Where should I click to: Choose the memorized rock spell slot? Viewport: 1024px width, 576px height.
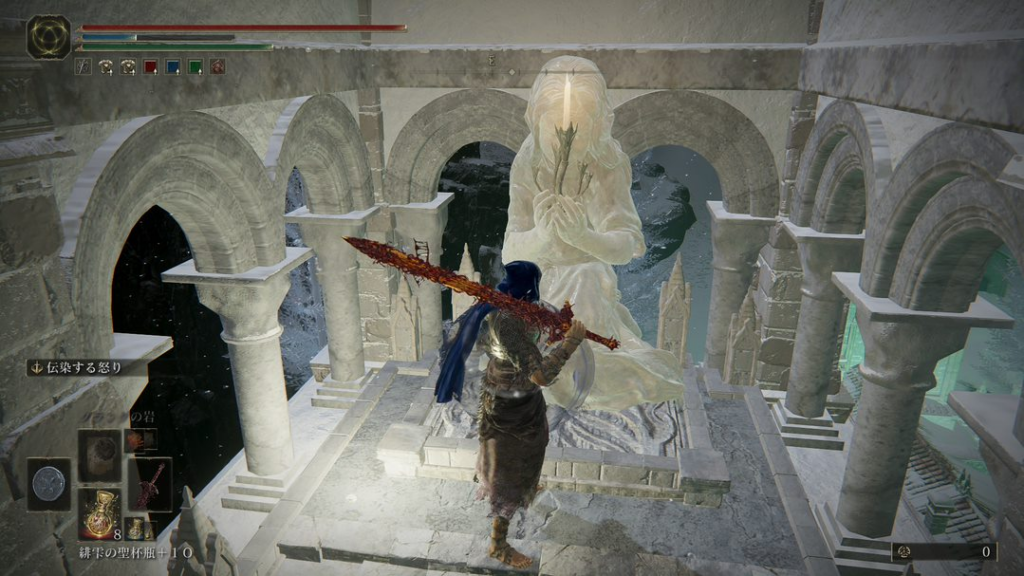pos(99,455)
